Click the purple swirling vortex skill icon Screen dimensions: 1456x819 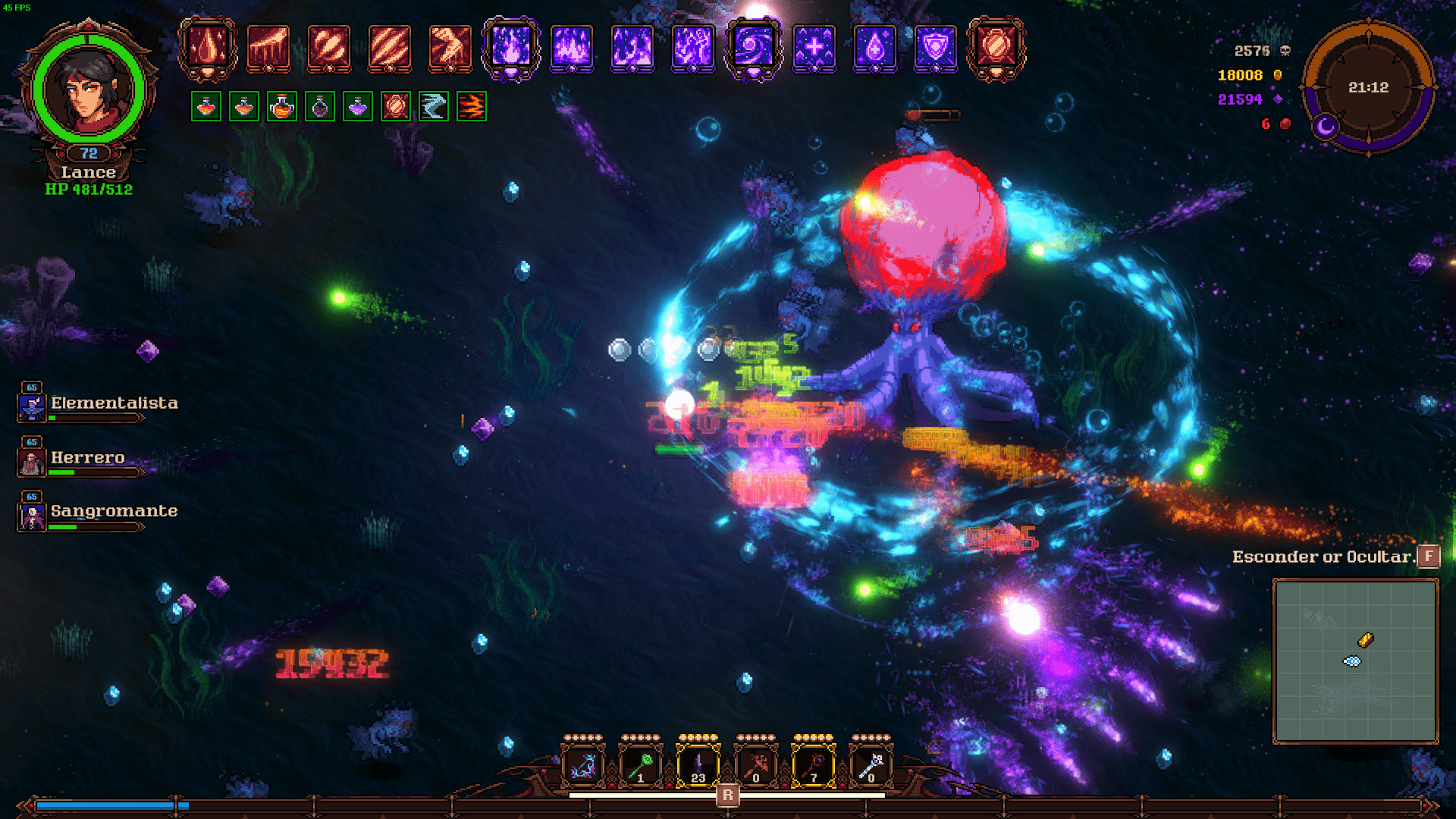coord(753,48)
